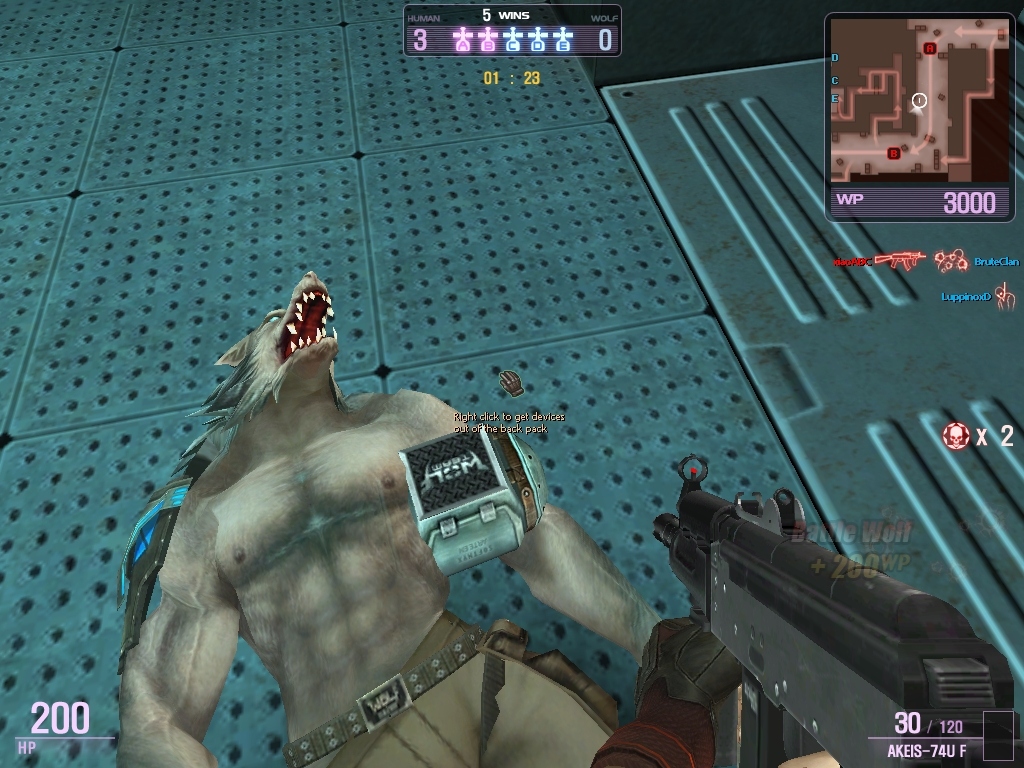
Task: Select the red A marker on the minimap
Action: [x=930, y=48]
